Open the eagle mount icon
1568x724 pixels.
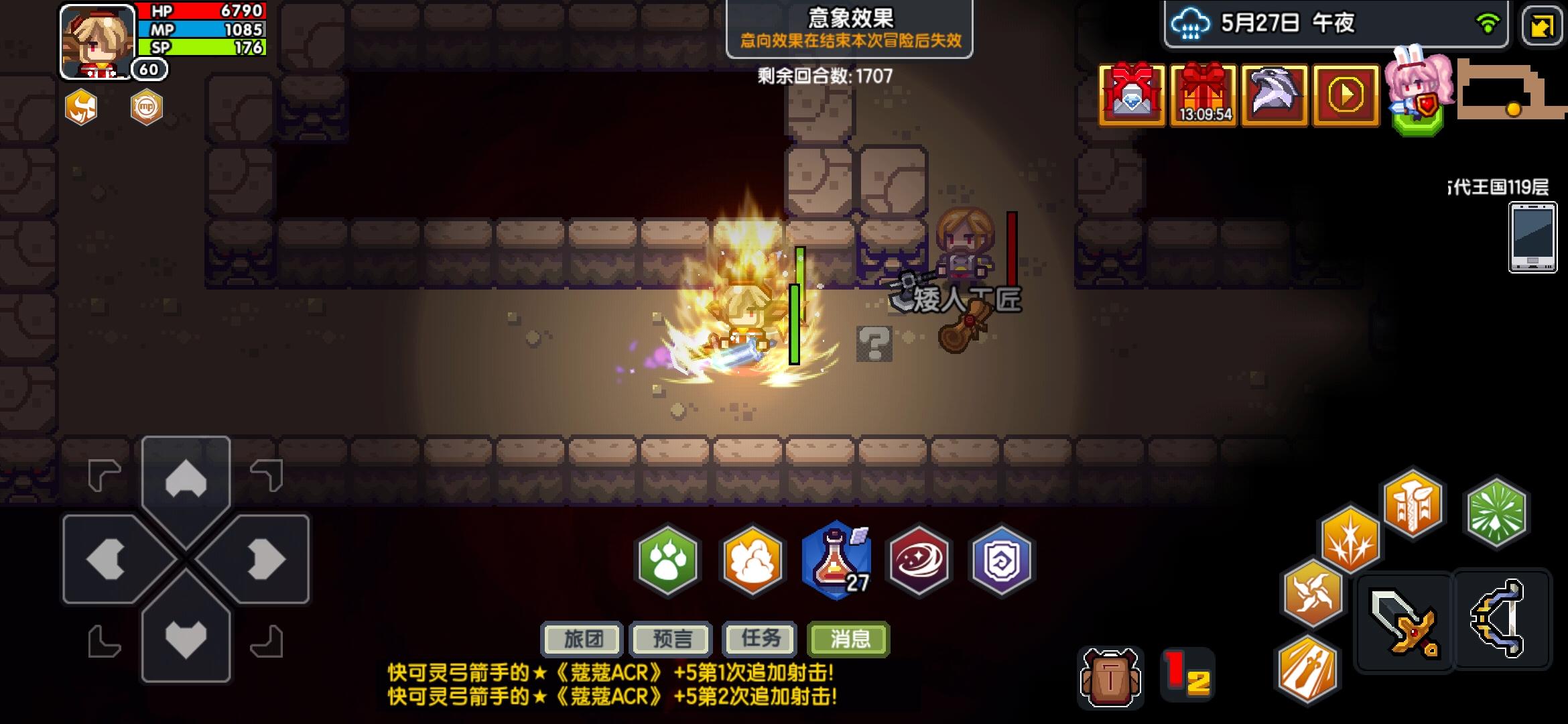pyautogui.click(x=1273, y=94)
